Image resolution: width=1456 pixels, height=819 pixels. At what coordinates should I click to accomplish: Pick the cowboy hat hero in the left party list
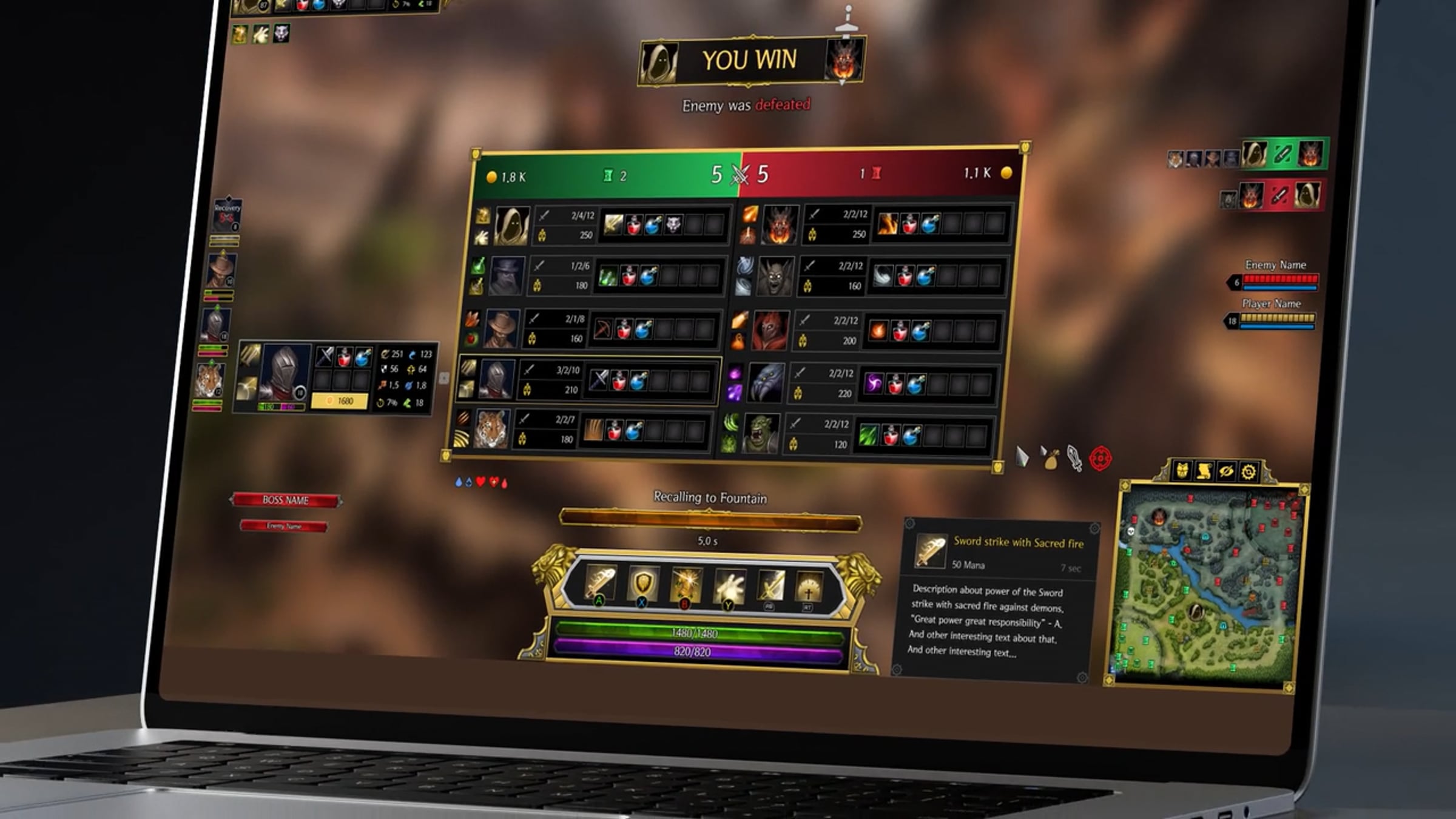pos(221,271)
